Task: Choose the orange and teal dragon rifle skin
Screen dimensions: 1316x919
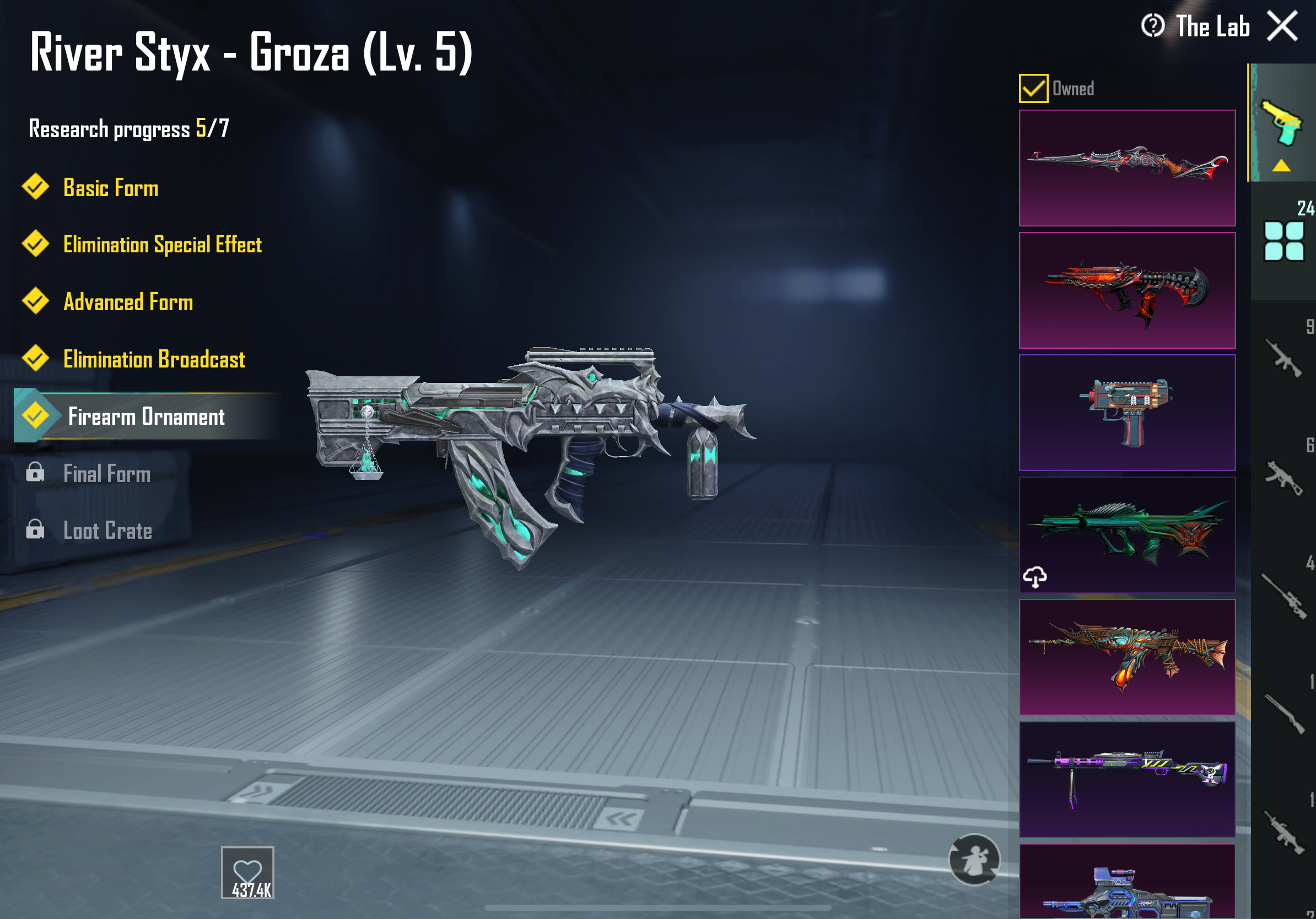Action: point(1126,657)
